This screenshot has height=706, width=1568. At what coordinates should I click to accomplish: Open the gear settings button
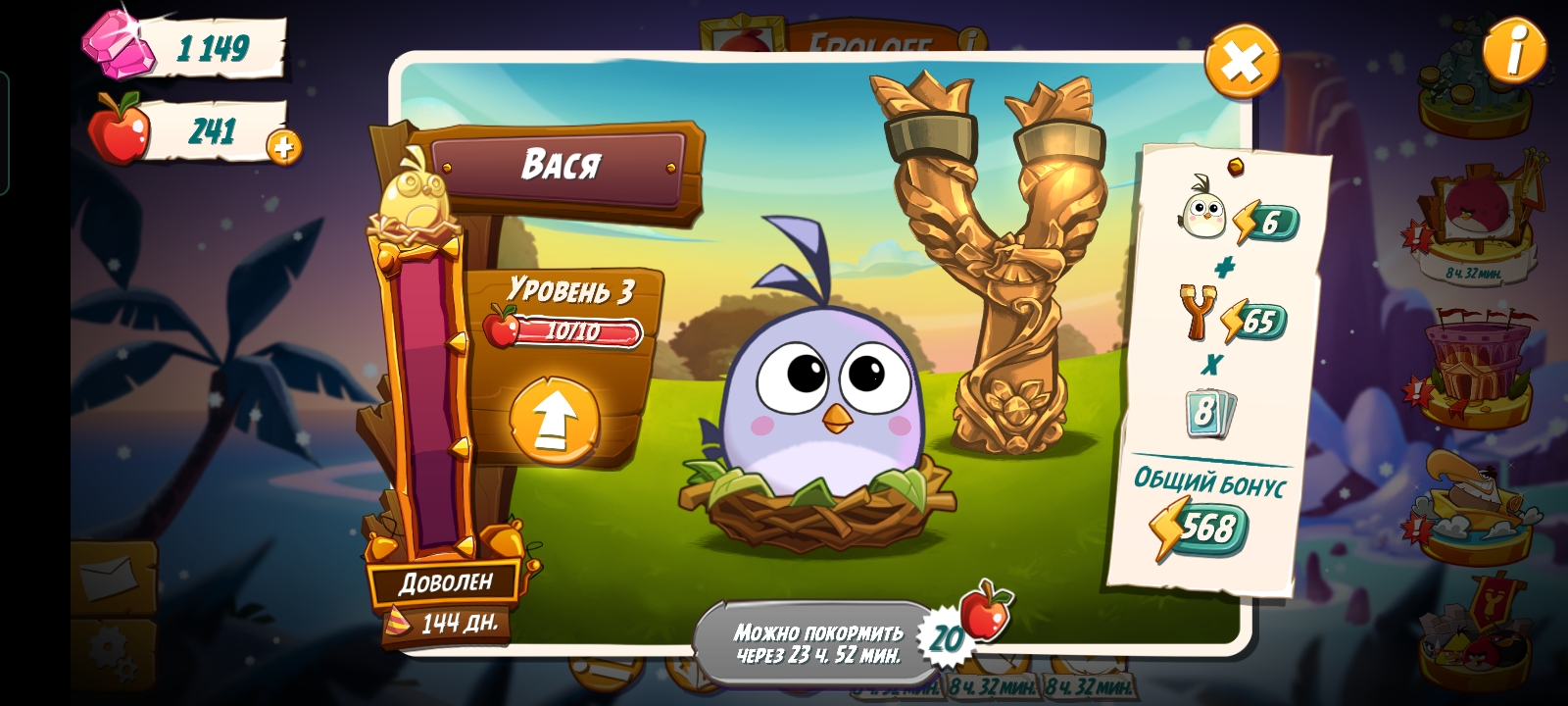coord(115,651)
